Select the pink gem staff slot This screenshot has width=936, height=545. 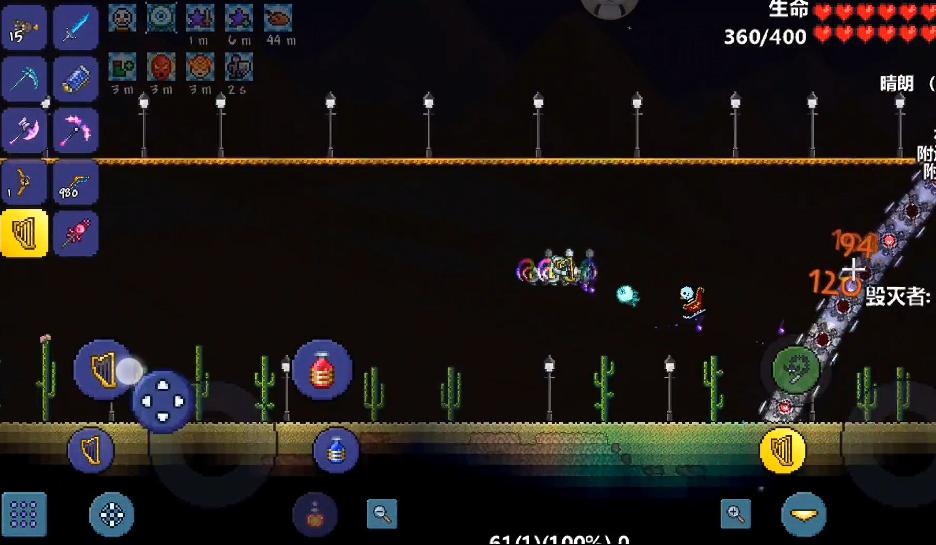[76, 234]
